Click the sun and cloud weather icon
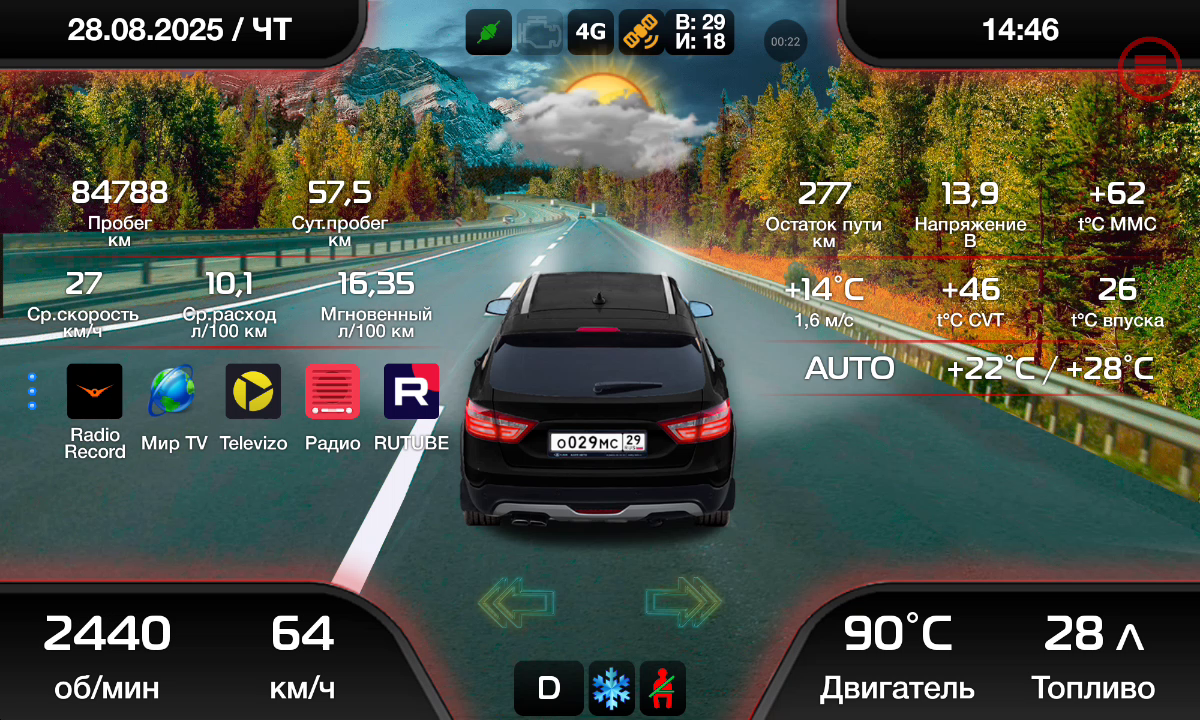This screenshot has width=1200, height=720. tap(600, 118)
